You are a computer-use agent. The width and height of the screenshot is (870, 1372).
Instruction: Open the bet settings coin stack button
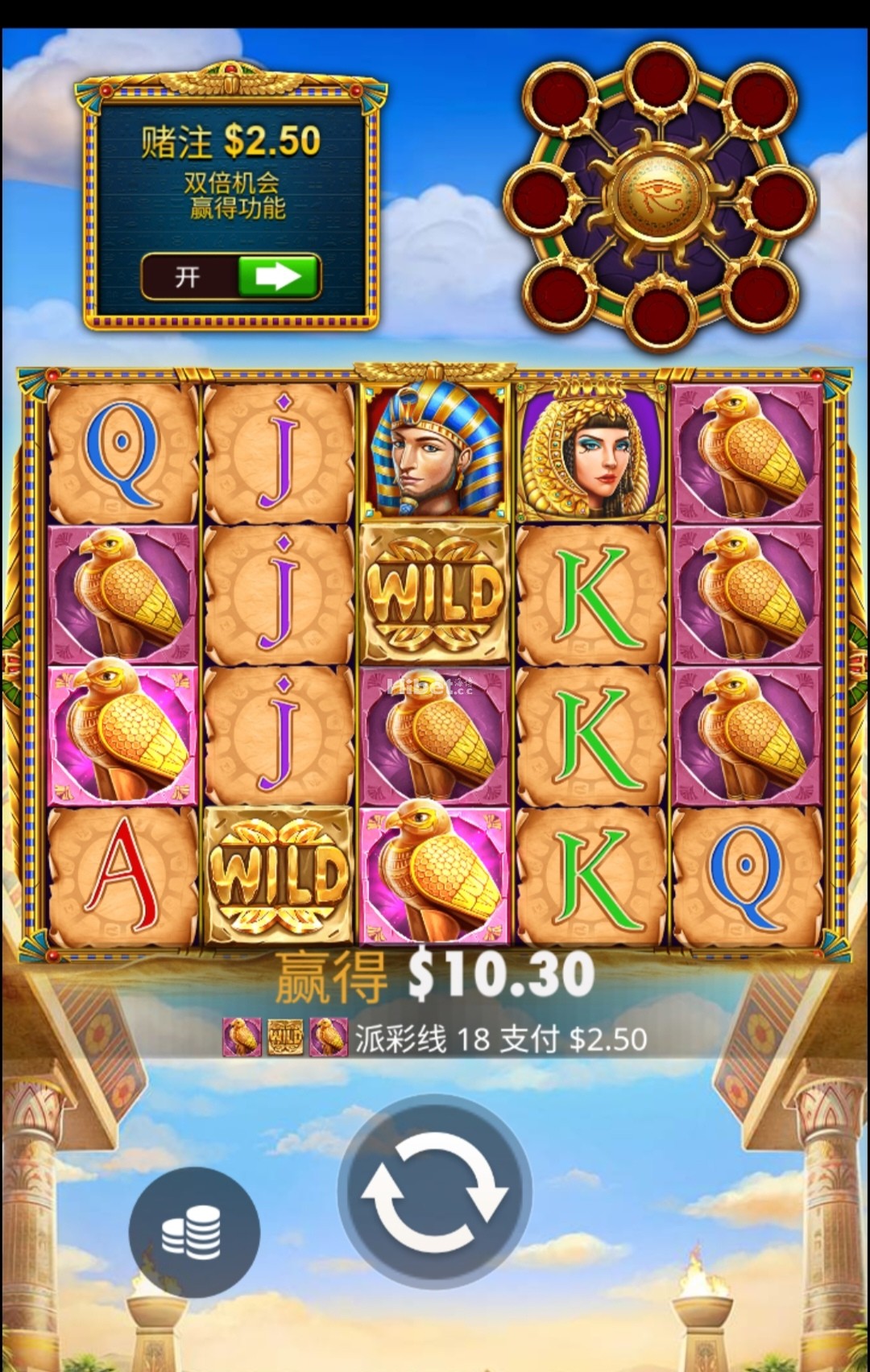(193, 1232)
